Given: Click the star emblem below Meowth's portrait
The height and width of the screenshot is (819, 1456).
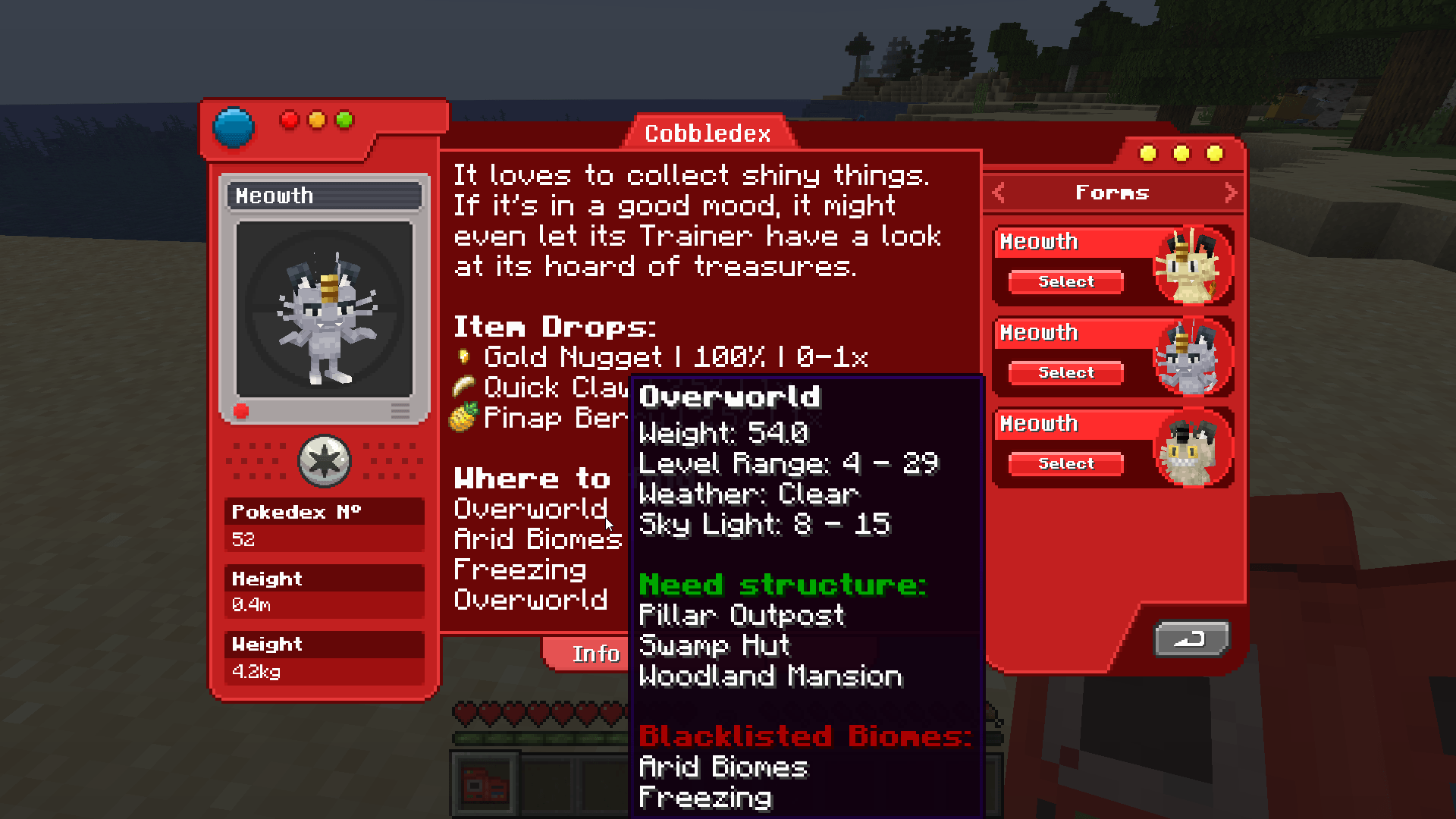Looking at the screenshot, I should pos(324,461).
